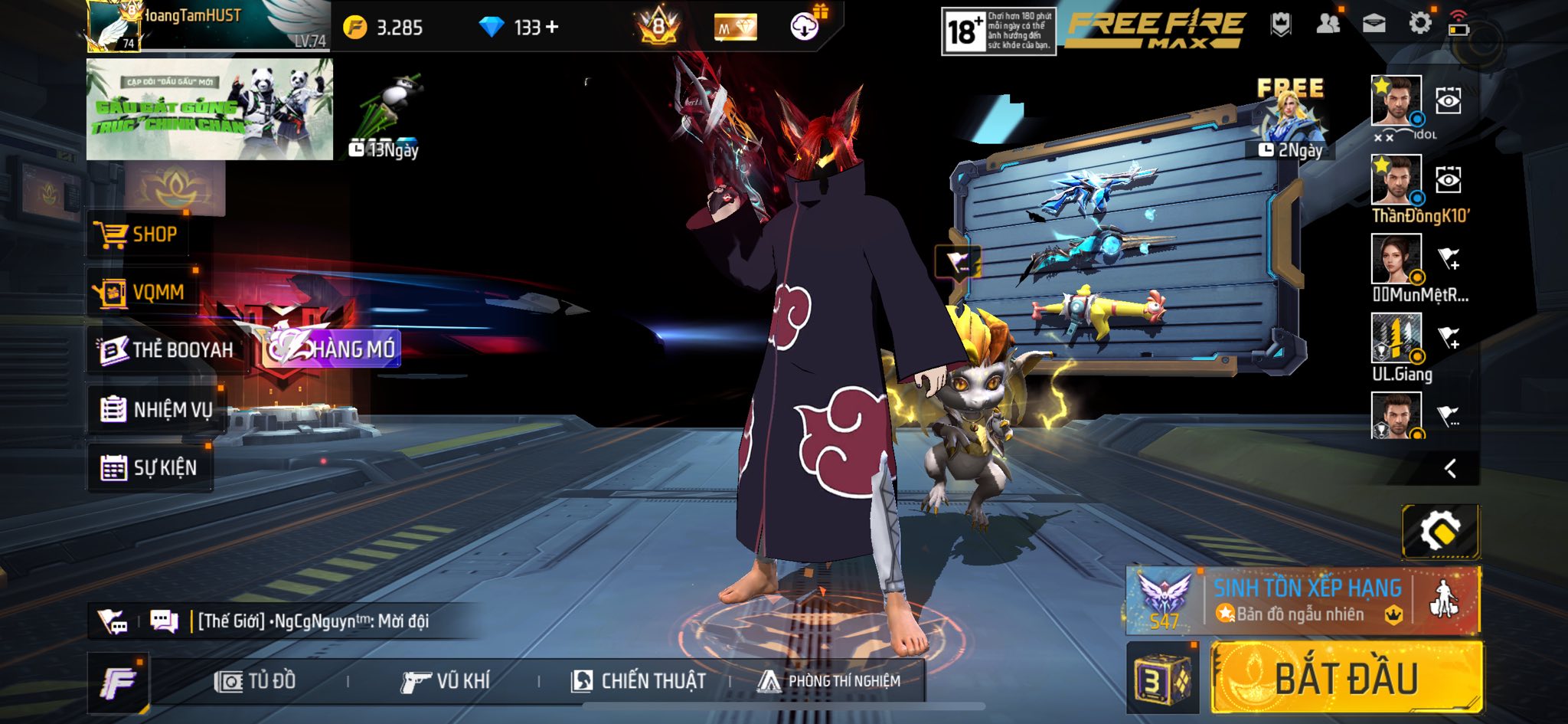
Task: Open the VQMM lucky spin menu
Action: [x=142, y=292]
